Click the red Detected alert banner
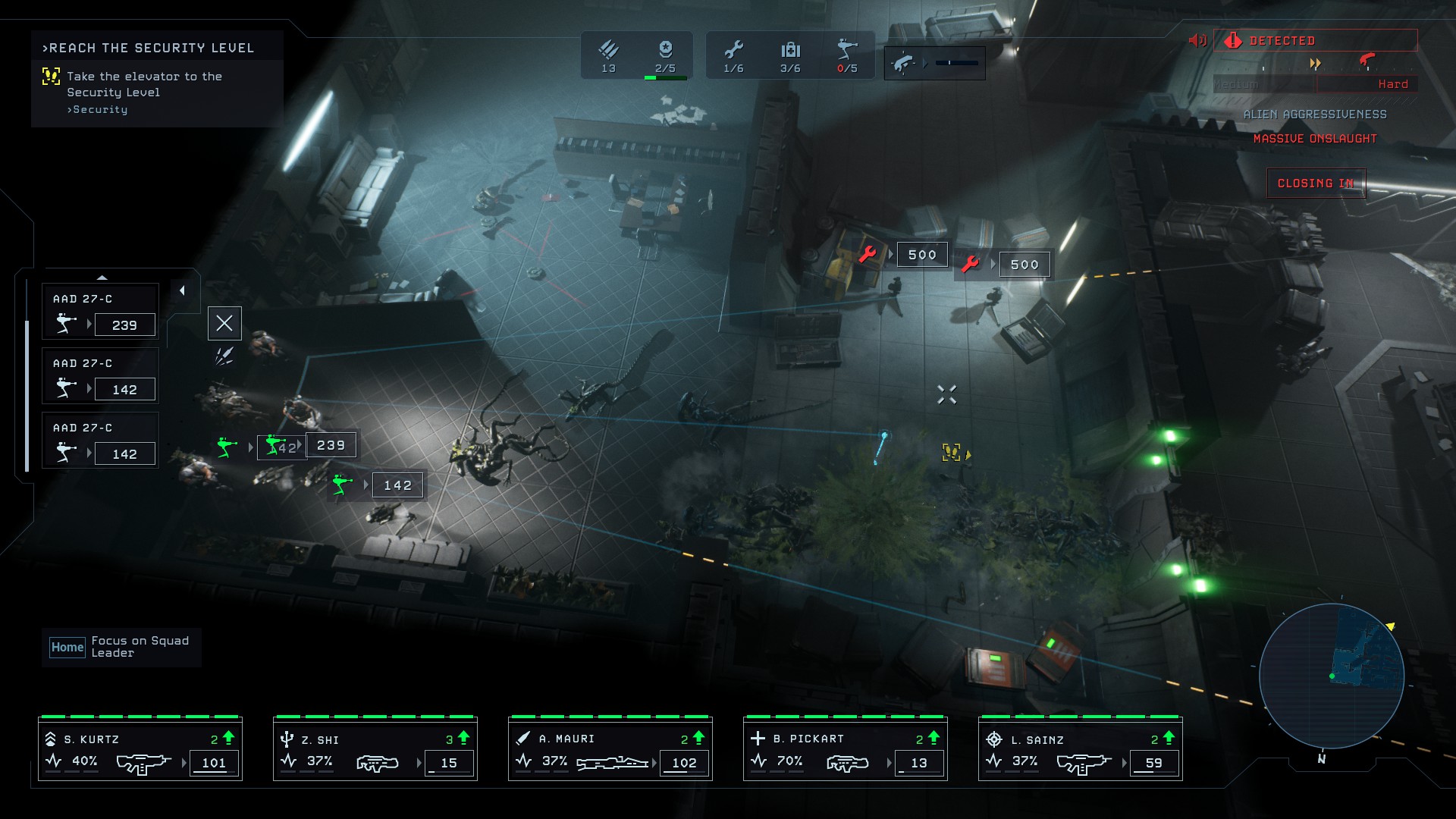The image size is (1456, 819). [x=1316, y=40]
